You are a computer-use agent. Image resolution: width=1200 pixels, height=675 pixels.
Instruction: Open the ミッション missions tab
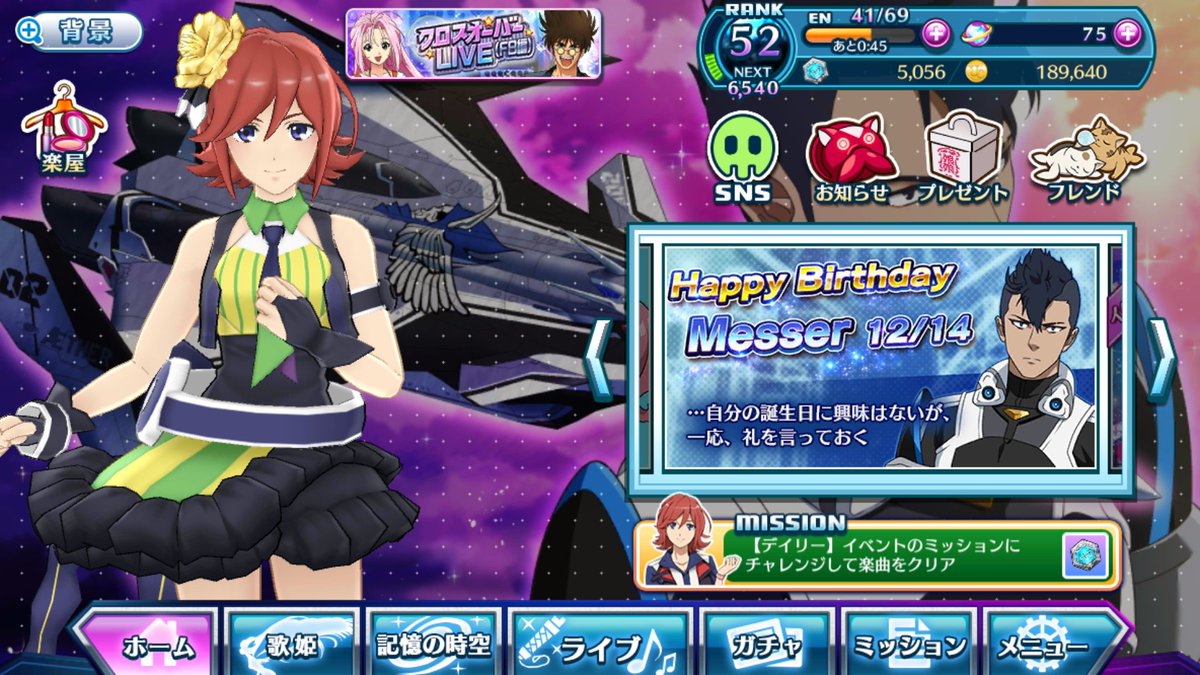point(908,645)
